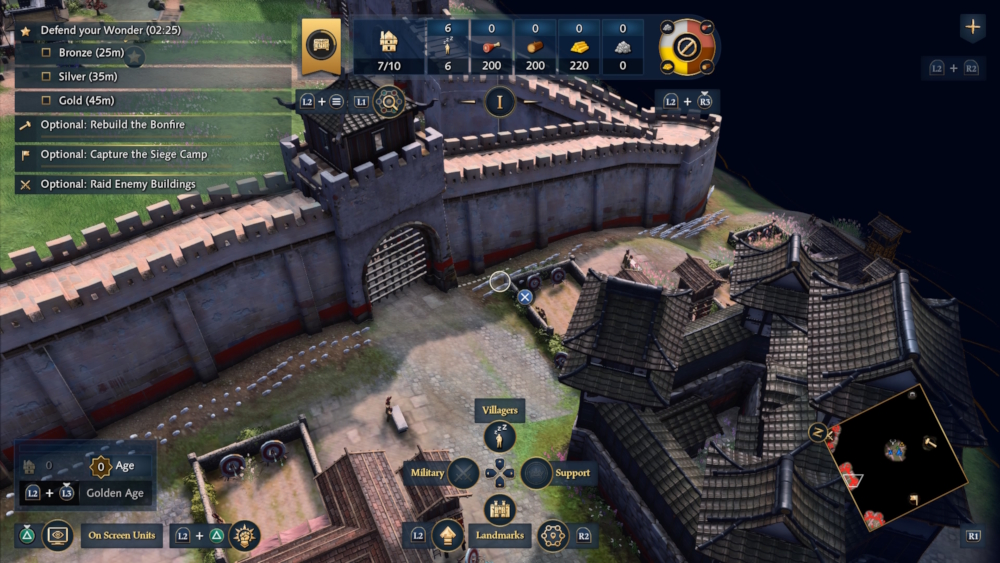The height and width of the screenshot is (563, 1000).
Task: Open the villager priorities wheel
Action: (x=687, y=46)
